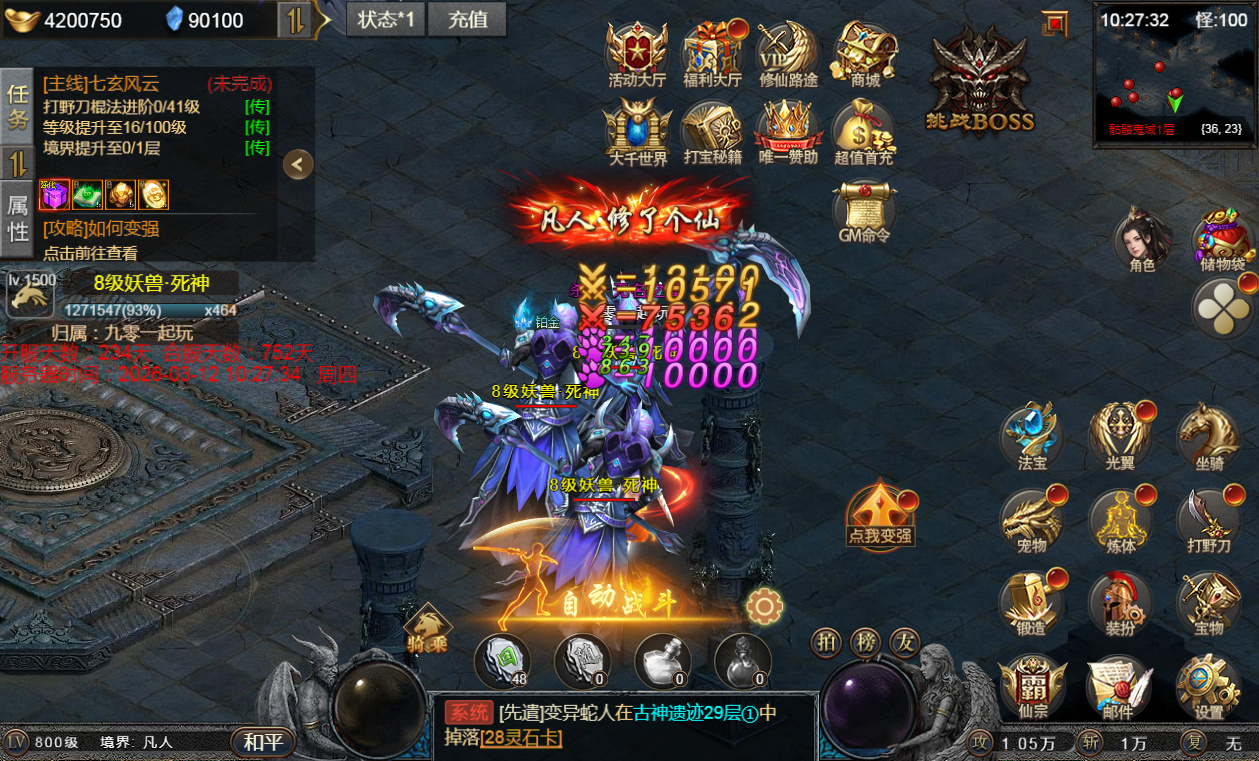Open the GM命令 scroll icon
The height and width of the screenshot is (761, 1259).
tap(864, 211)
